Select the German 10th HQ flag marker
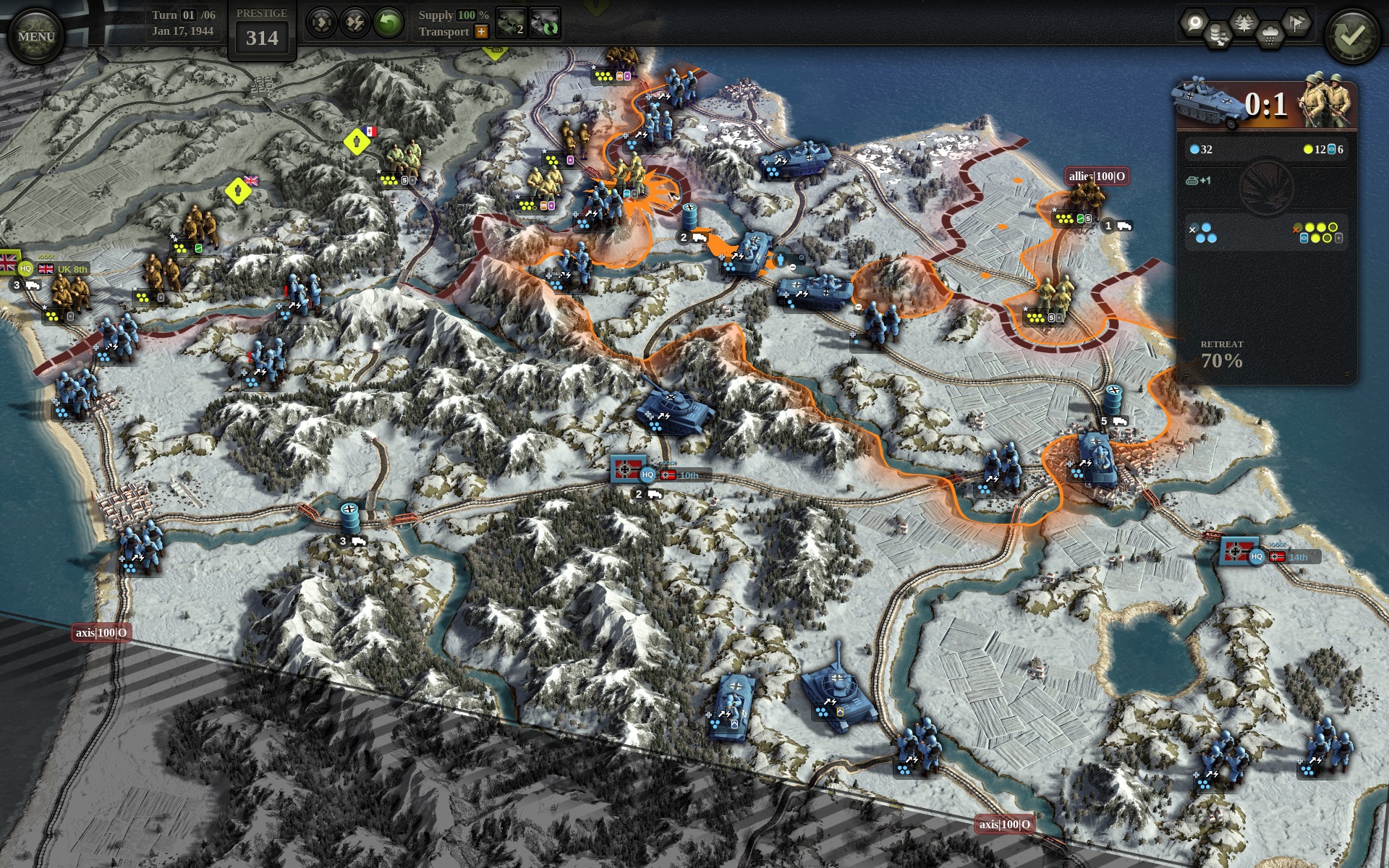 click(625, 470)
